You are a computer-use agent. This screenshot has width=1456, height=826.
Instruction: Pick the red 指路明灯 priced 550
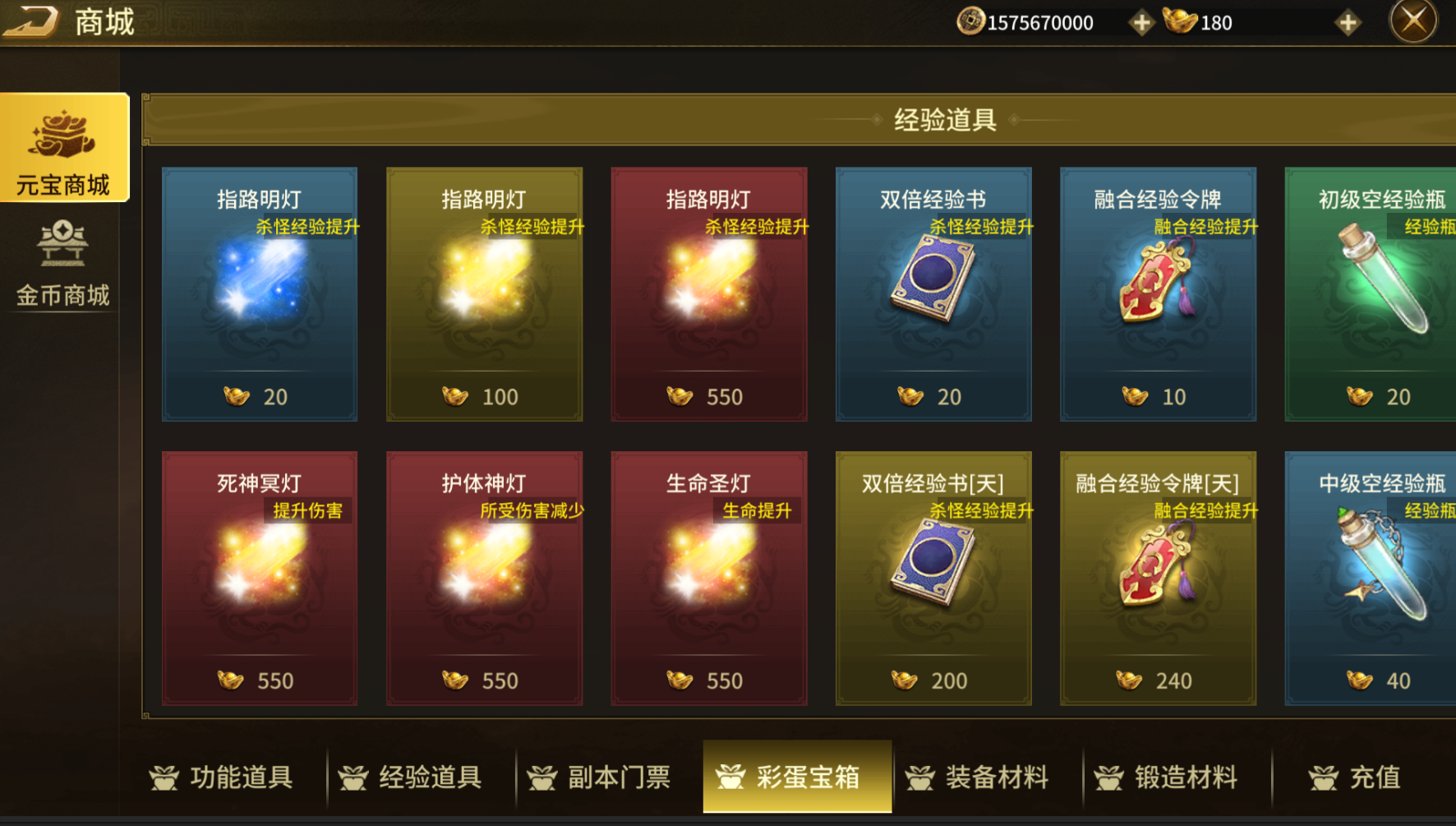tap(708, 294)
